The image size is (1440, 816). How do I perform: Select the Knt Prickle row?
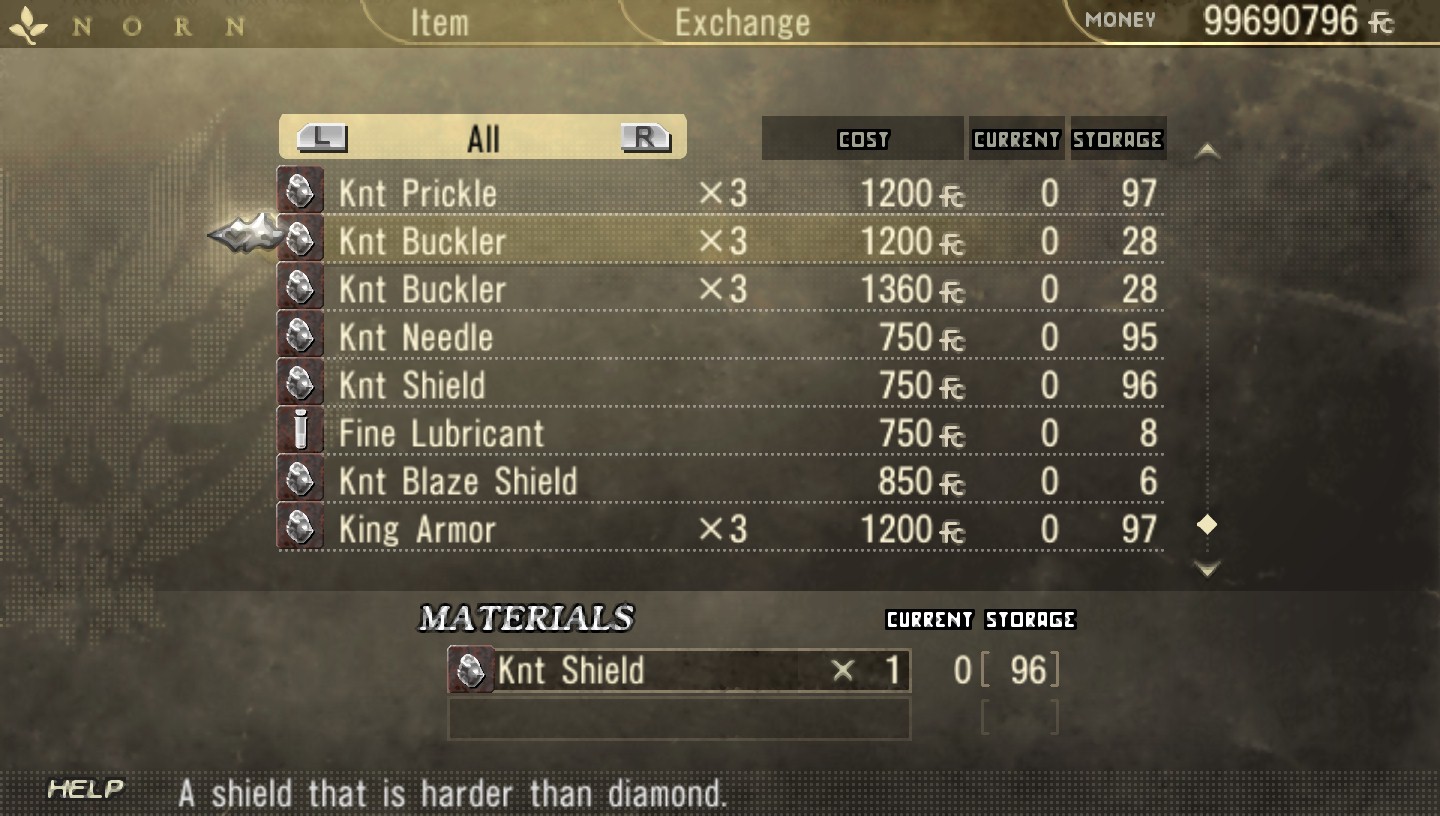[x=720, y=193]
